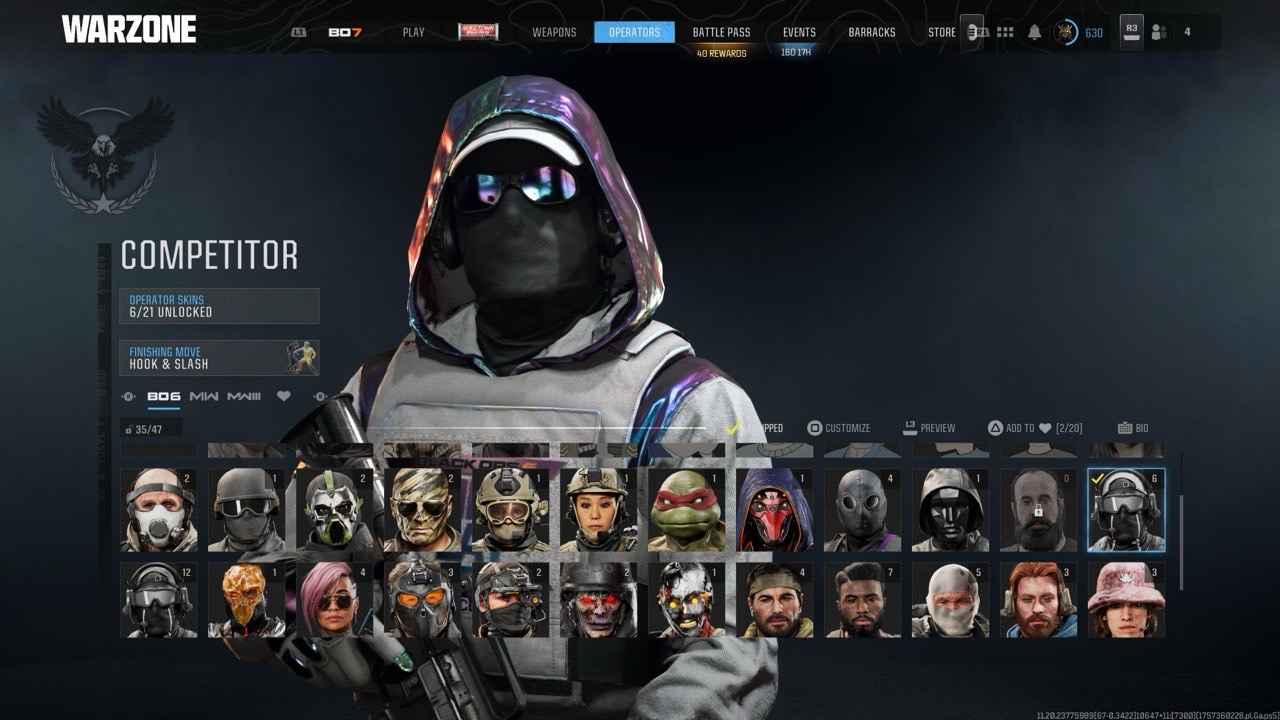Select the Play tab
The image size is (1280, 720).
pos(413,32)
